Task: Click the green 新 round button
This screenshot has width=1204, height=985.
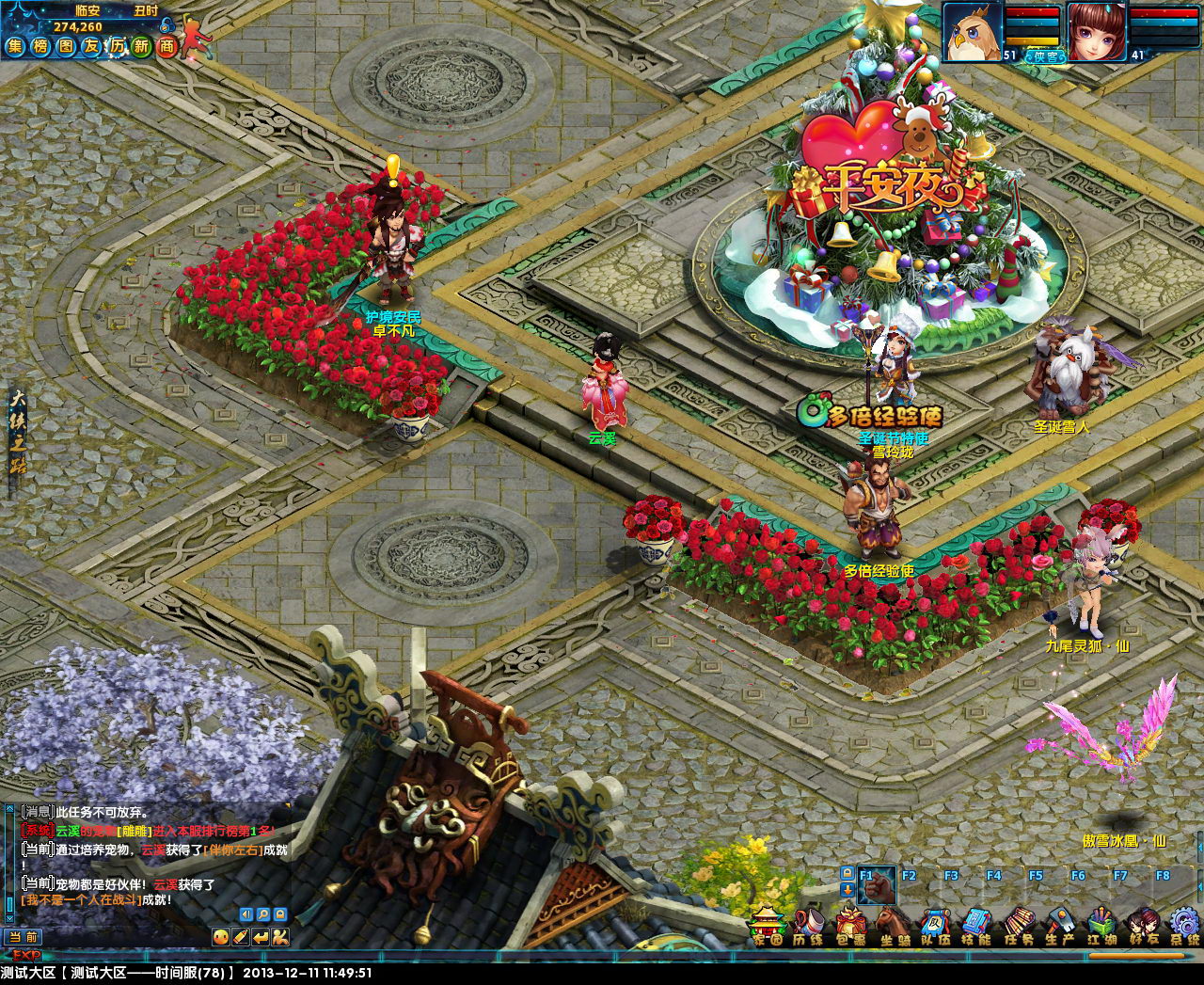Action: pos(141,46)
